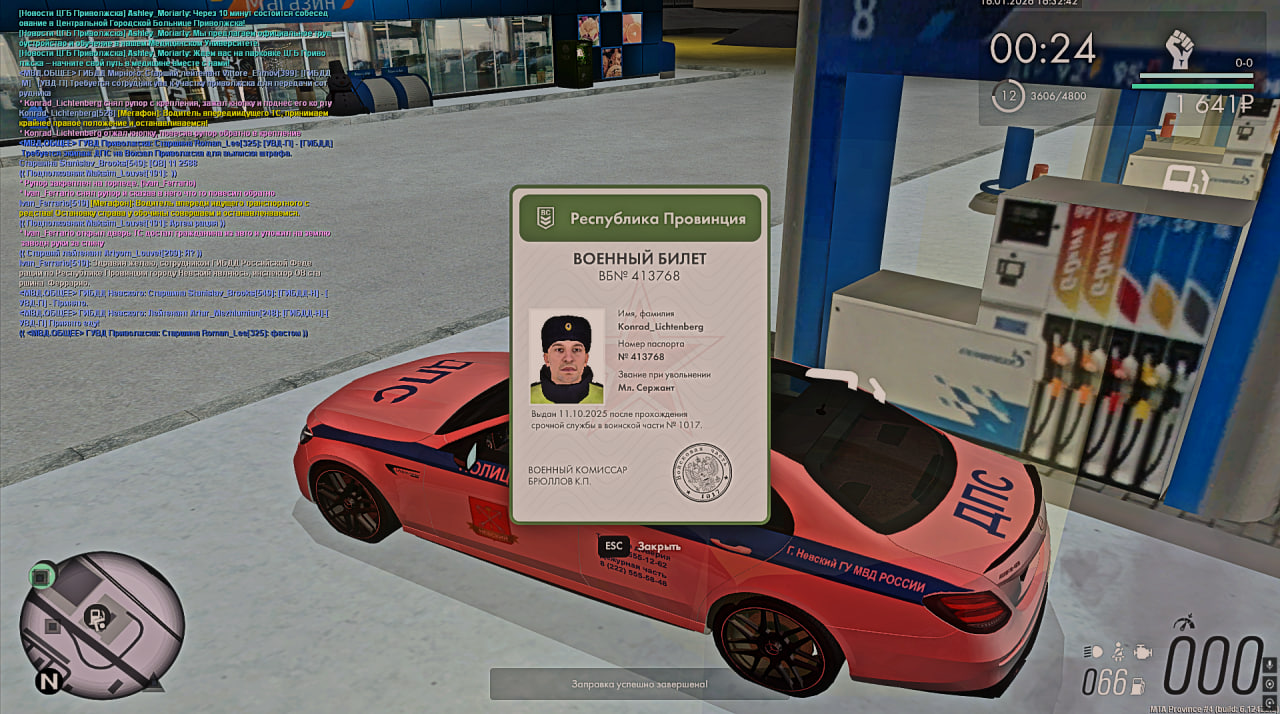Screen dimensions: 1280x714
Task: Toggle the headlights indicator icon
Action: (1094, 652)
